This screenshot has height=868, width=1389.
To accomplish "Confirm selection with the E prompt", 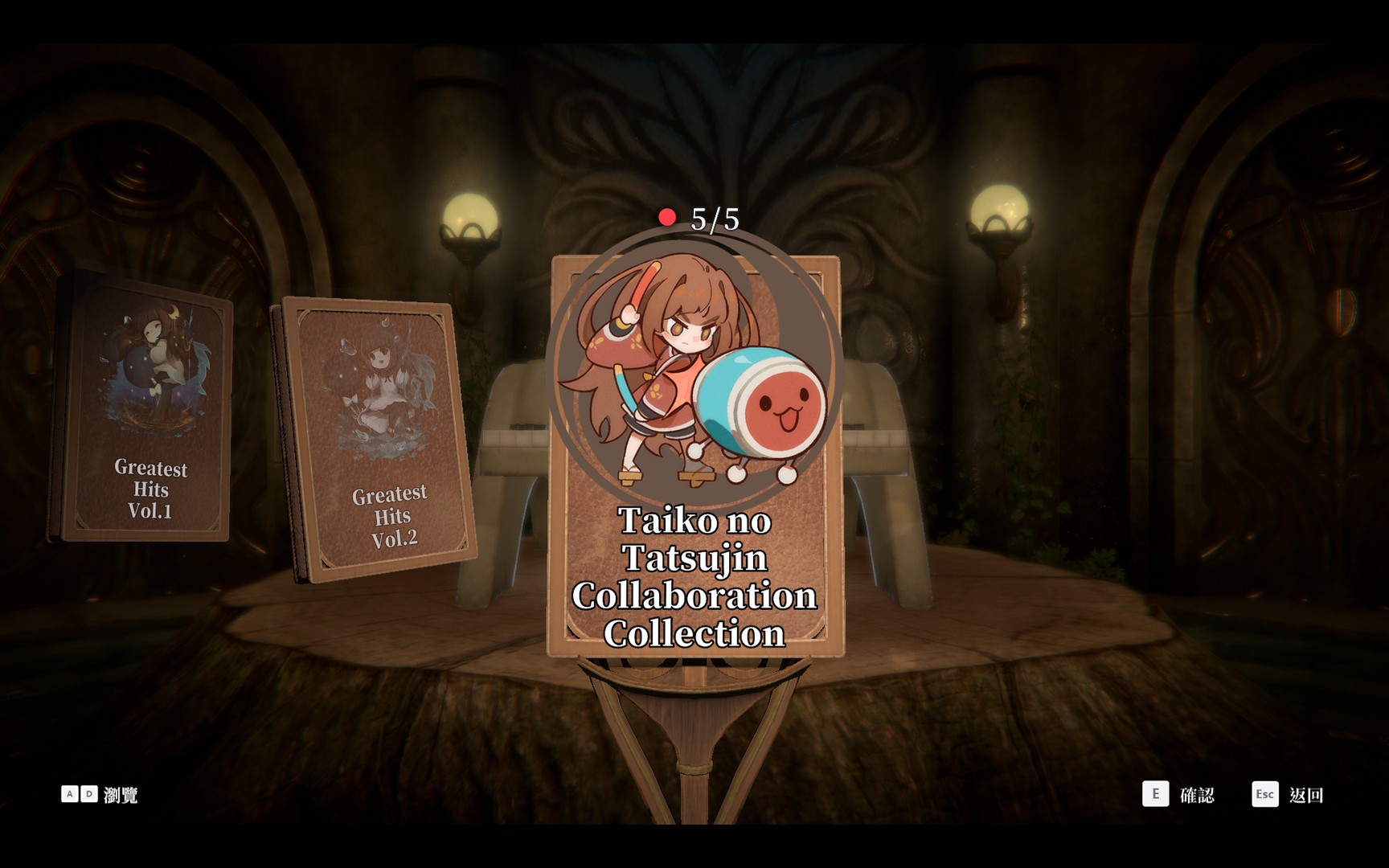I will click(1157, 796).
